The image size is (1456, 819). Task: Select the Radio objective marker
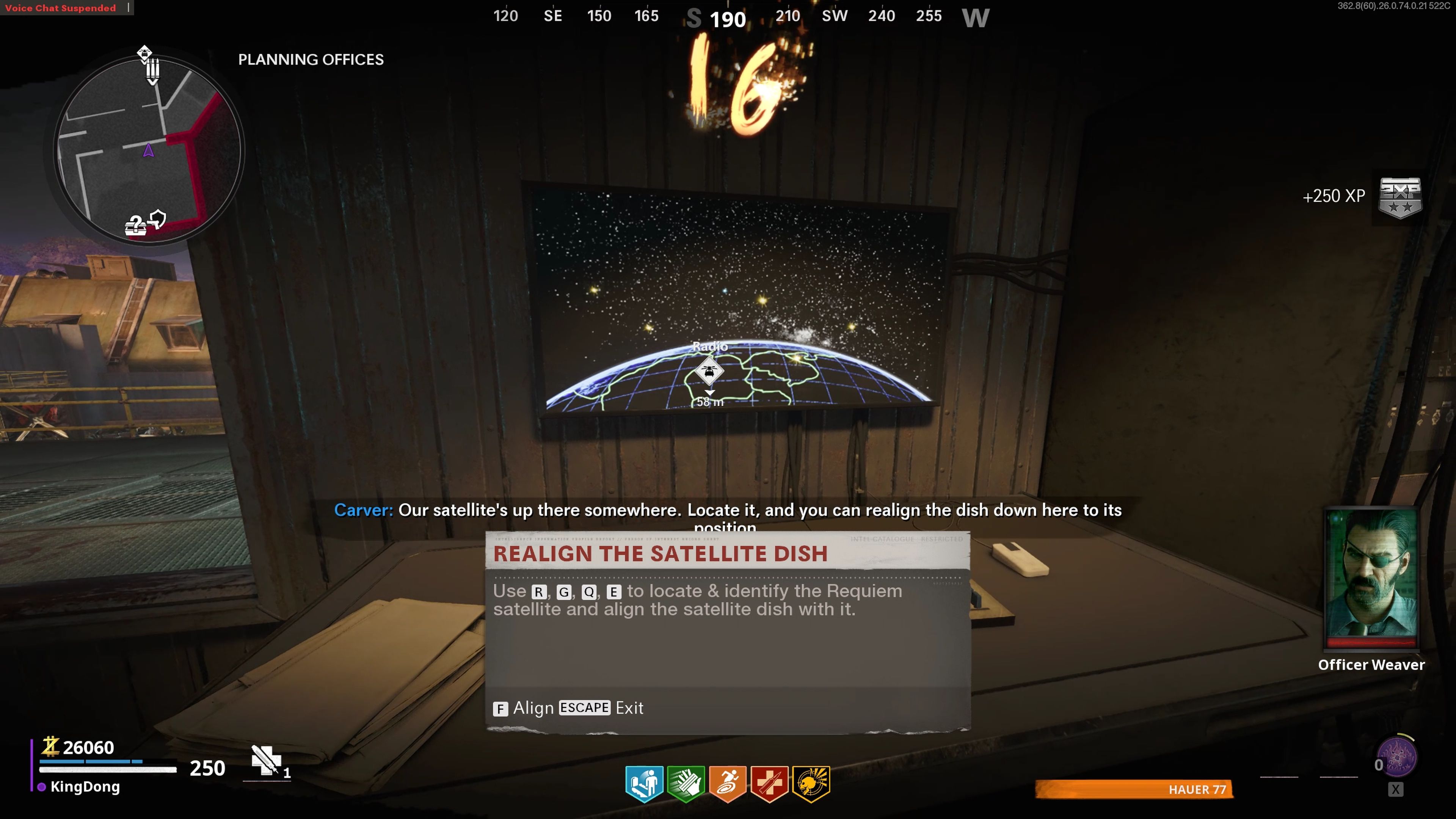[x=709, y=371]
